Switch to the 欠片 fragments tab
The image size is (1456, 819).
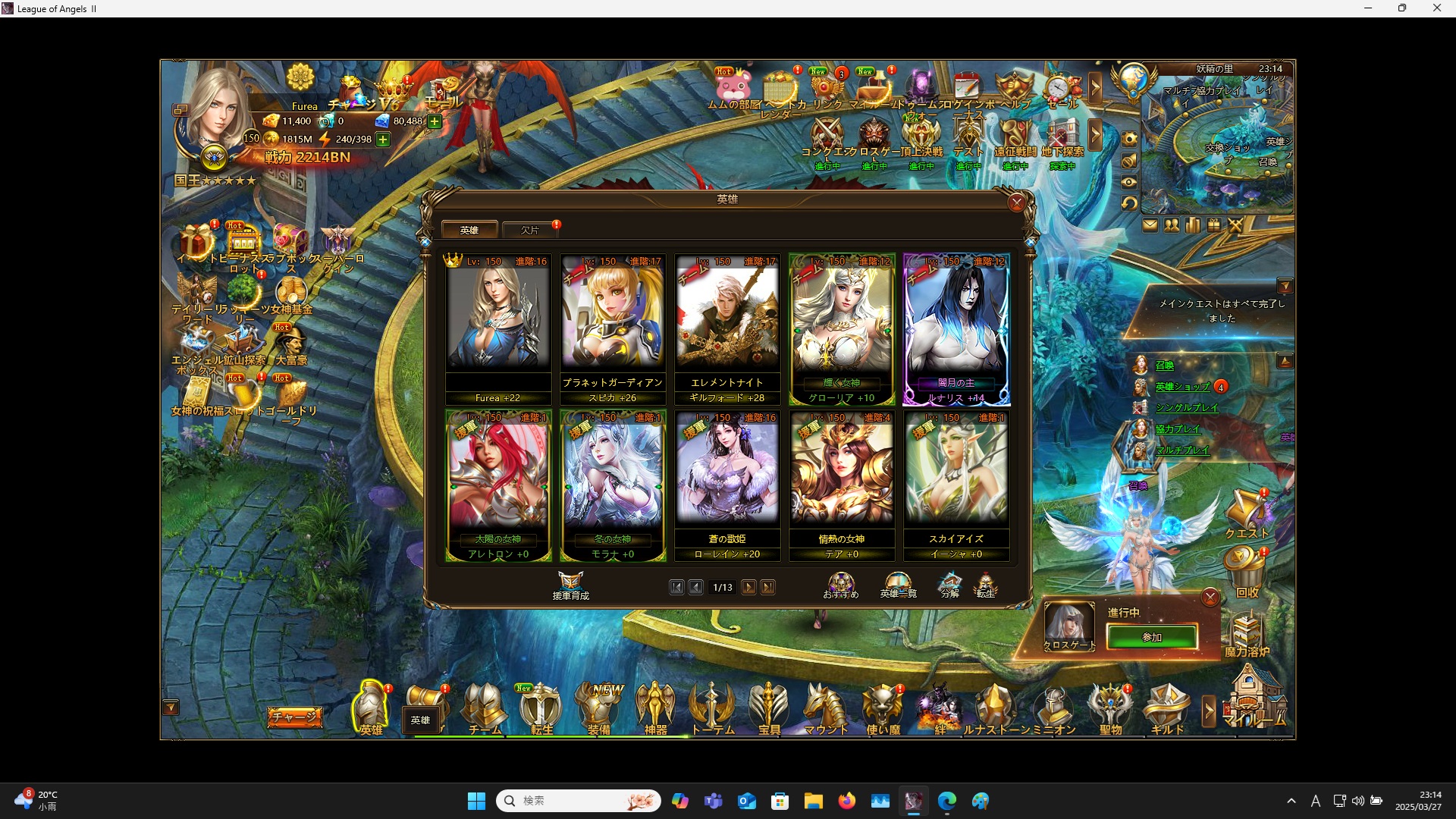coord(531,229)
